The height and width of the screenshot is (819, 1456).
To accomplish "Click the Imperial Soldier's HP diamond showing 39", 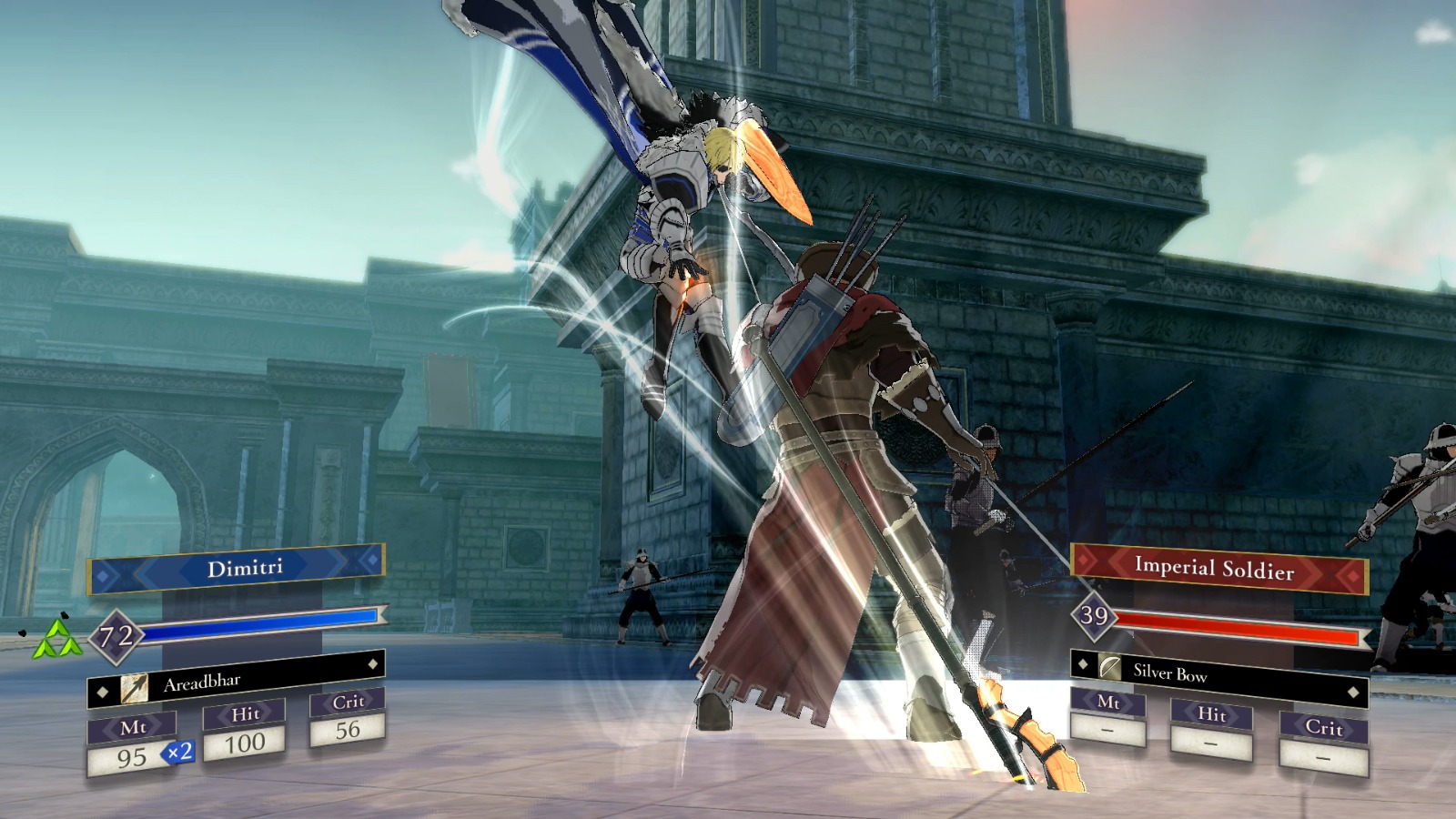I will (x=1093, y=614).
